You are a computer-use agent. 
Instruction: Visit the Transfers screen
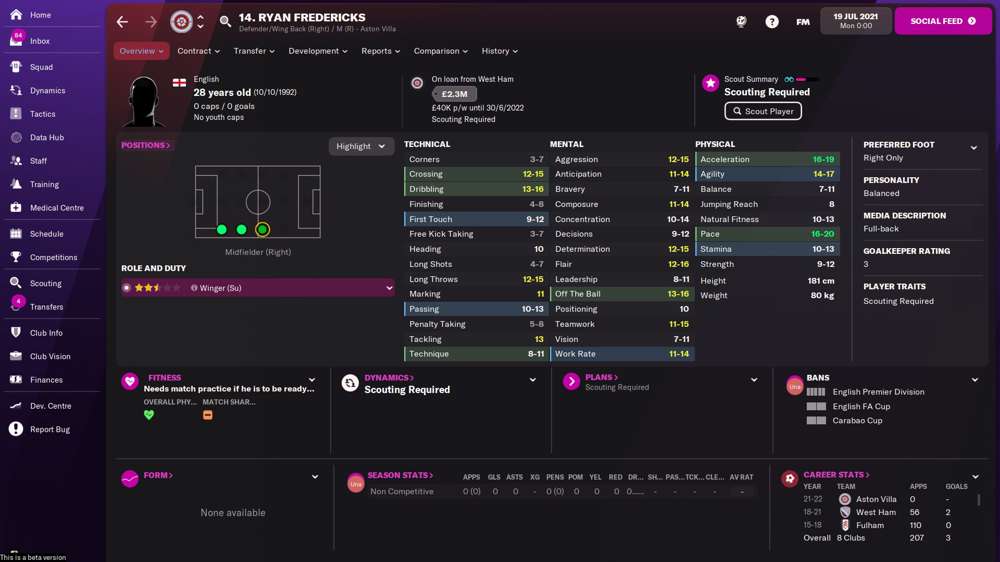click(x=46, y=307)
